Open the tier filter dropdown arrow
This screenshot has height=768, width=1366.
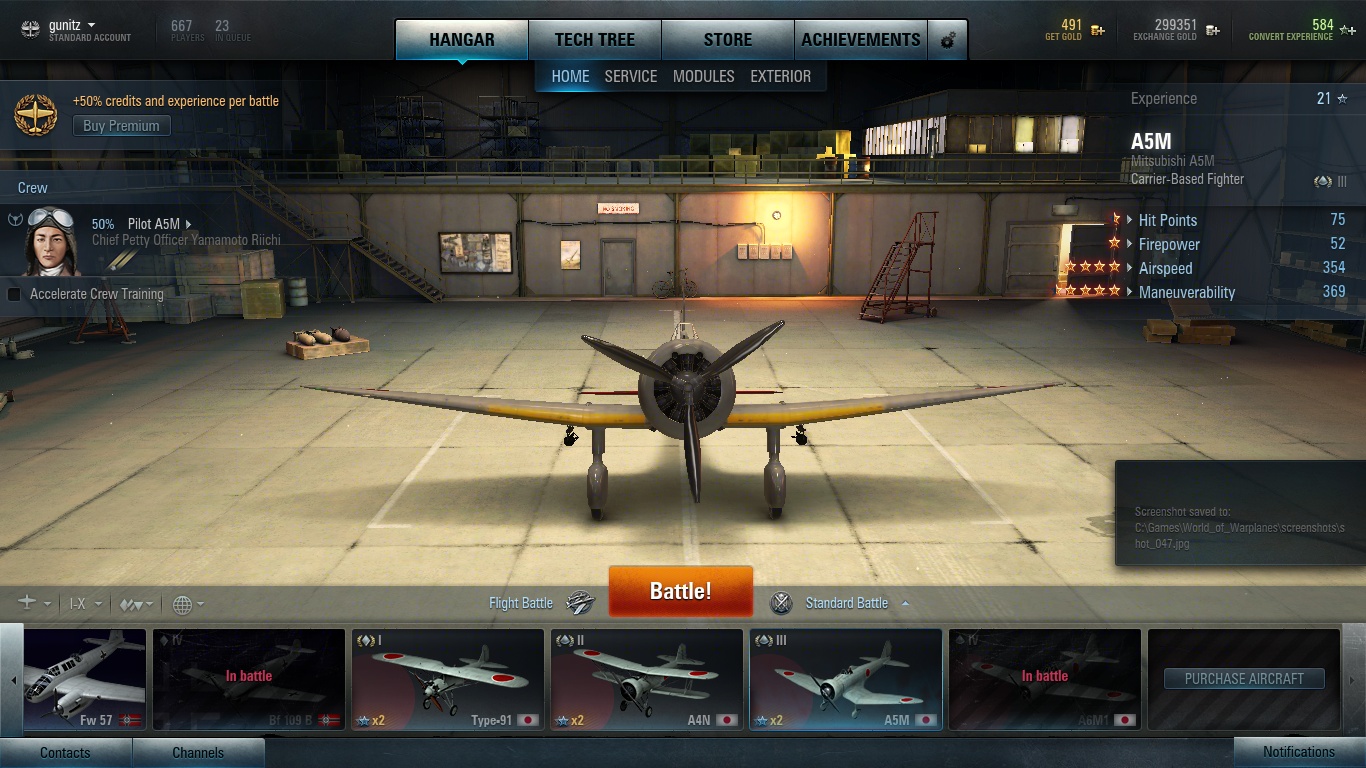98,605
